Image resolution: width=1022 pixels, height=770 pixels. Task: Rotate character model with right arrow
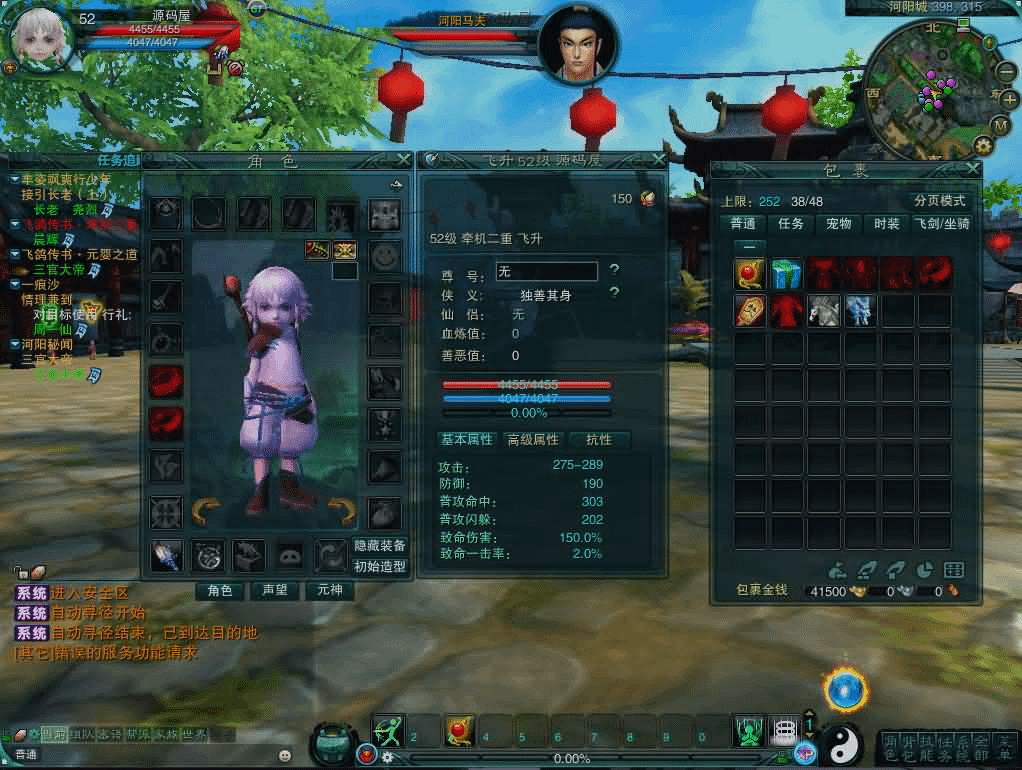pos(342,512)
